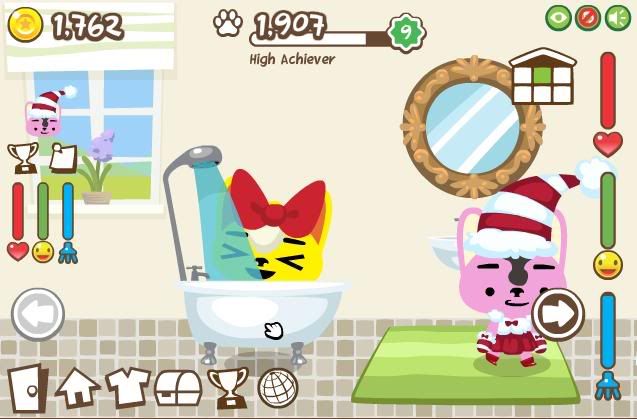Image resolution: width=637 pixels, height=419 pixels.
Task: Go to the previous room with left arrow
Action: click(38, 314)
